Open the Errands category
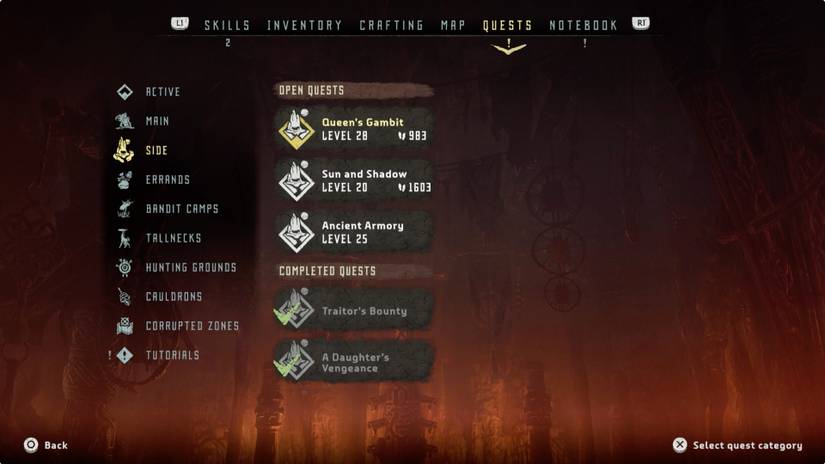Image resolution: width=825 pixels, height=464 pixels. click(x=167, y=180)
